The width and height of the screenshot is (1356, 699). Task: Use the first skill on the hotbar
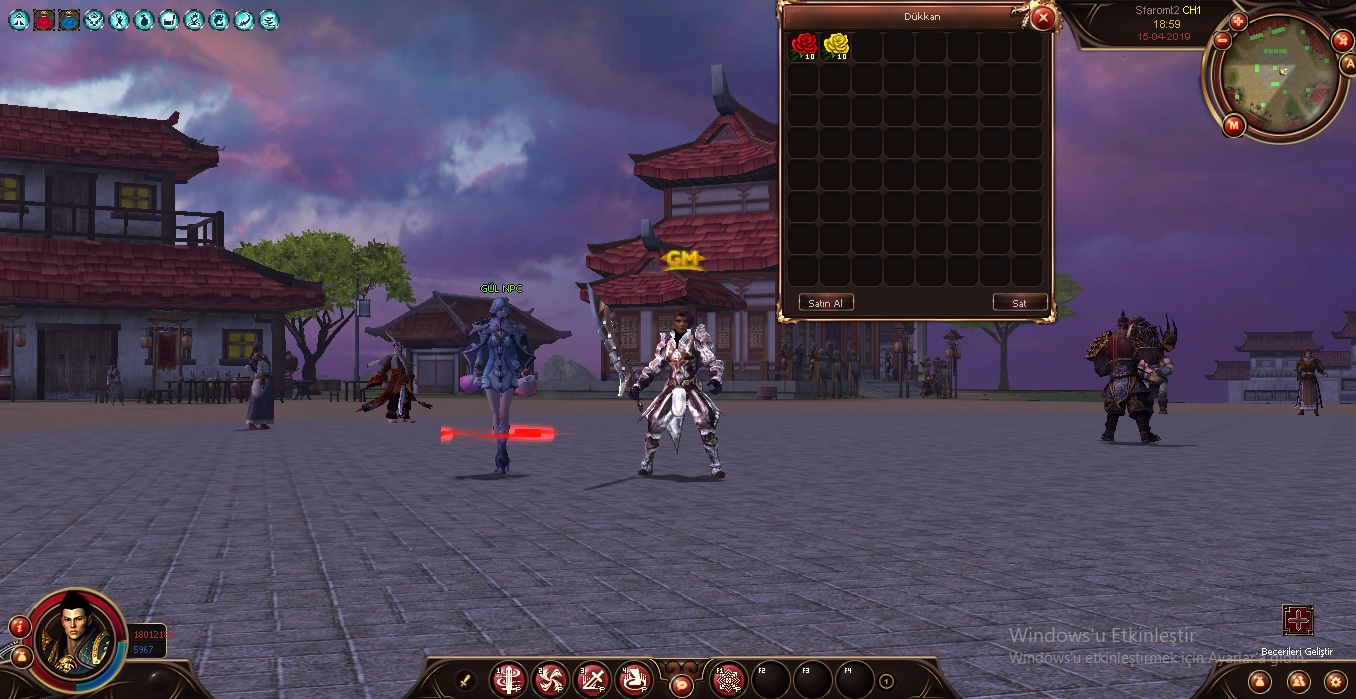[x=508, y=681]
